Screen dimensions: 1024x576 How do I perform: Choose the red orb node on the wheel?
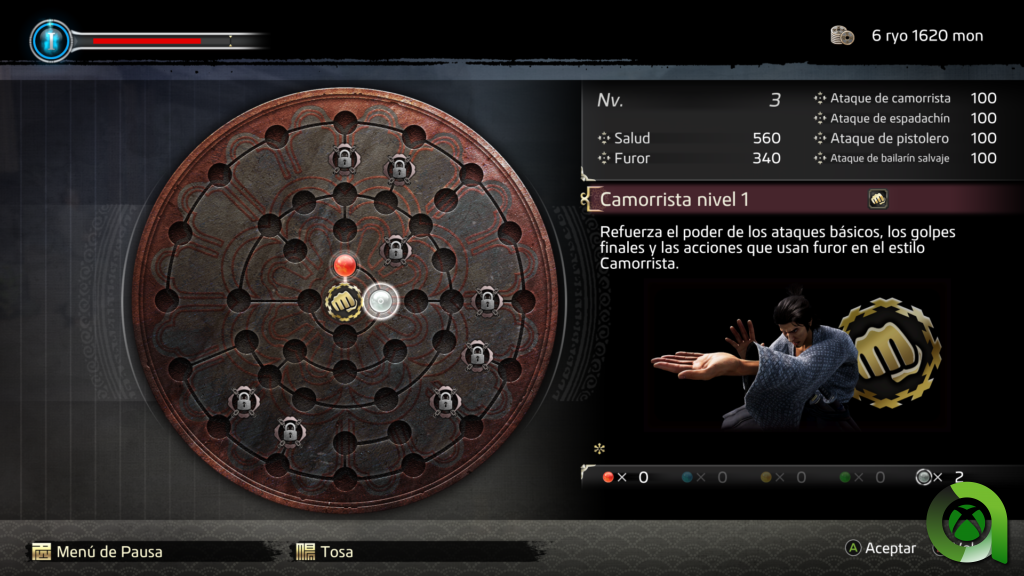pos(344,265)
